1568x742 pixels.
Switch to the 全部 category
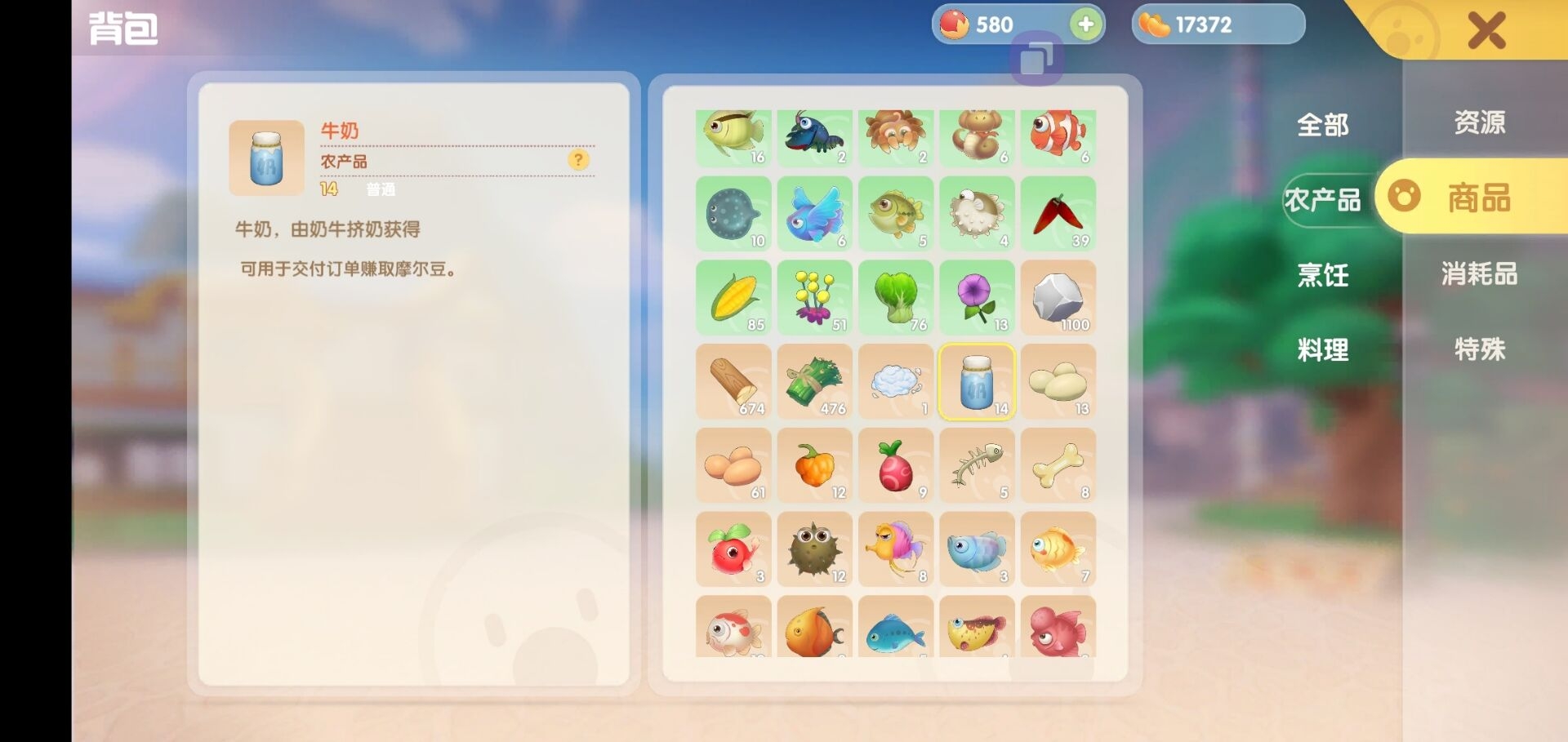coord(1322,125)
